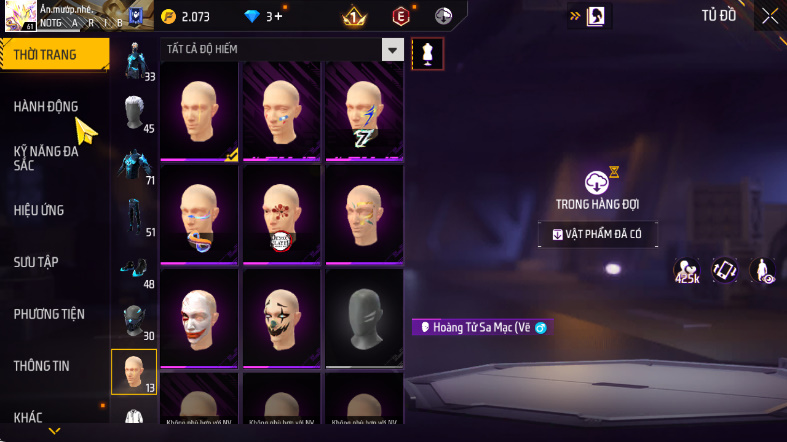Click the Vật Phẩm Đã Có button

pos(597,234)
